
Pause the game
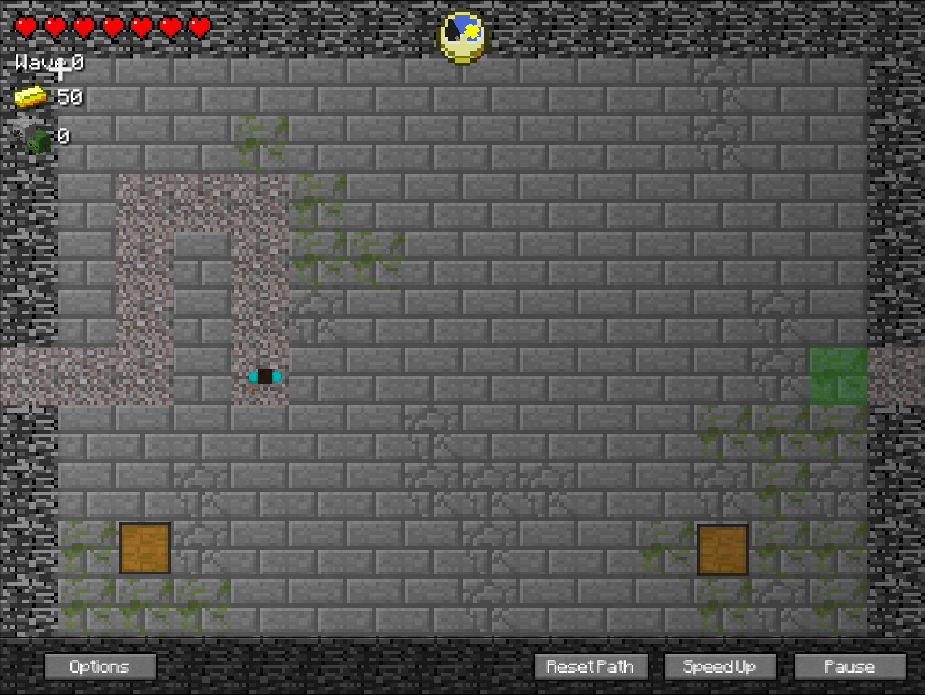pyautogui.click(x=850, y=666)
